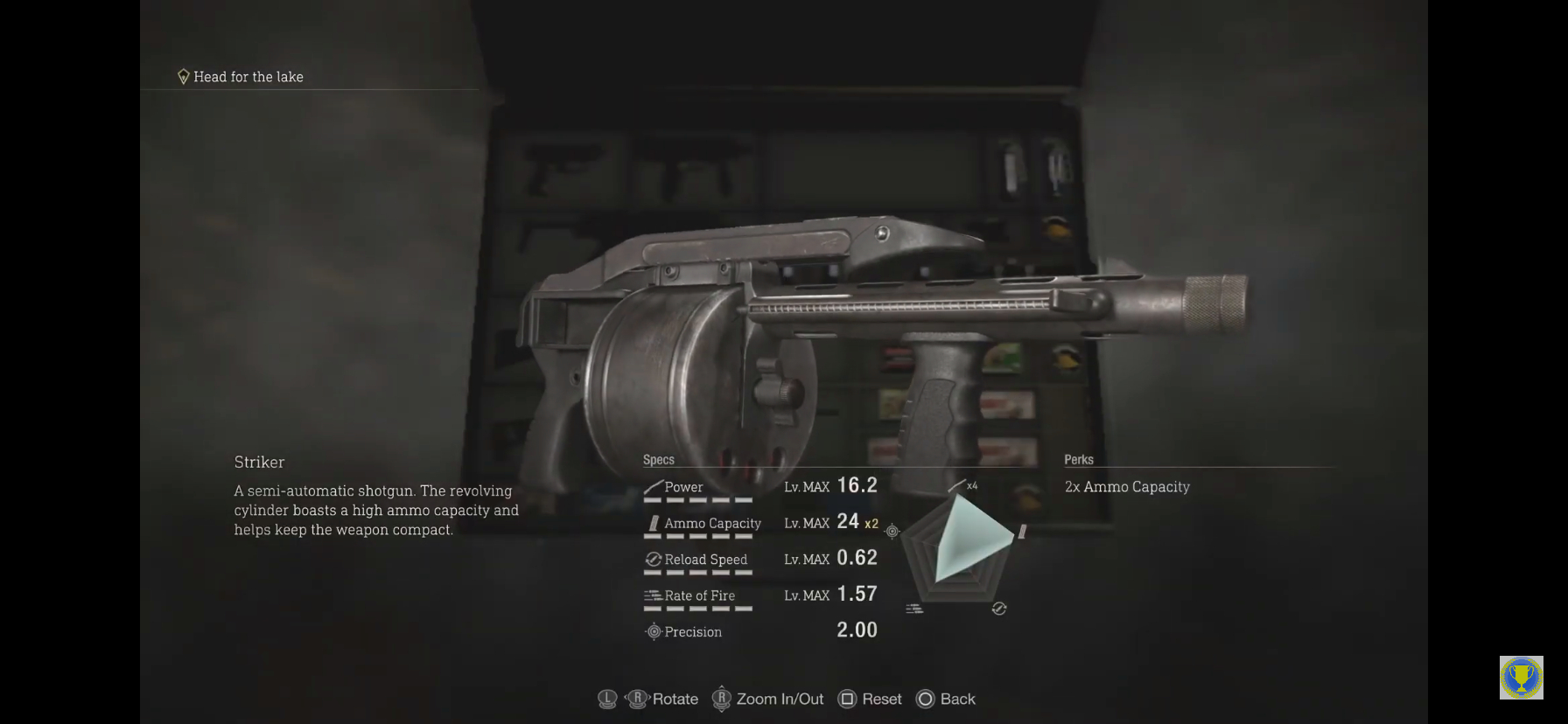The image size is (1568, 724).
Task: Open the gold trophy overlay icon
Action: click(x=1521, y=678)
